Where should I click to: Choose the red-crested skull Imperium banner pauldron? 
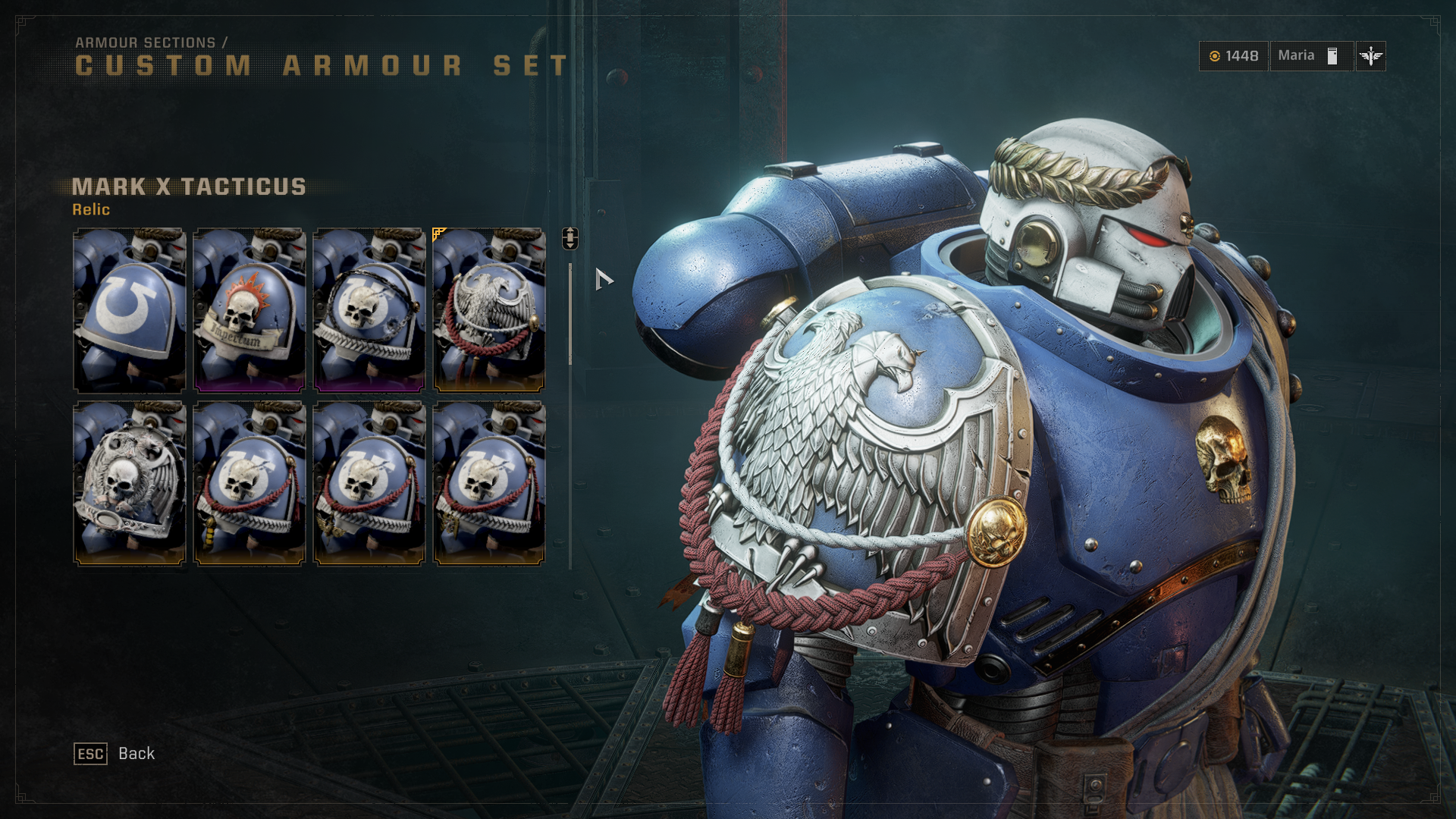[249, 309]
